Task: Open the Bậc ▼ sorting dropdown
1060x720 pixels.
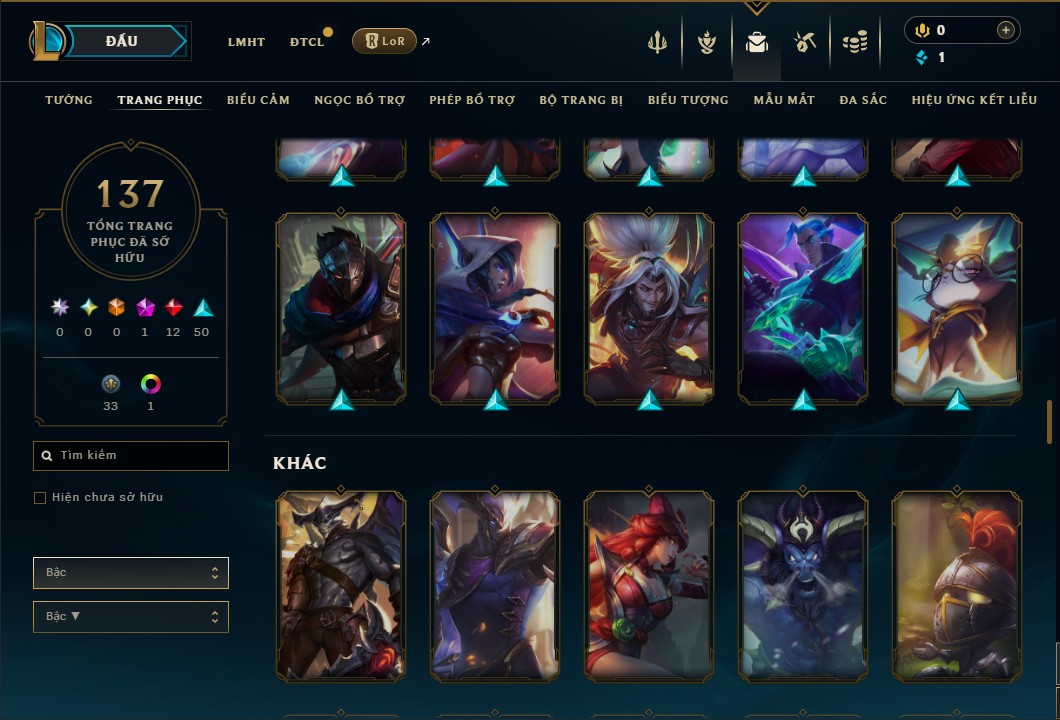Action: [x=131, y=617]
